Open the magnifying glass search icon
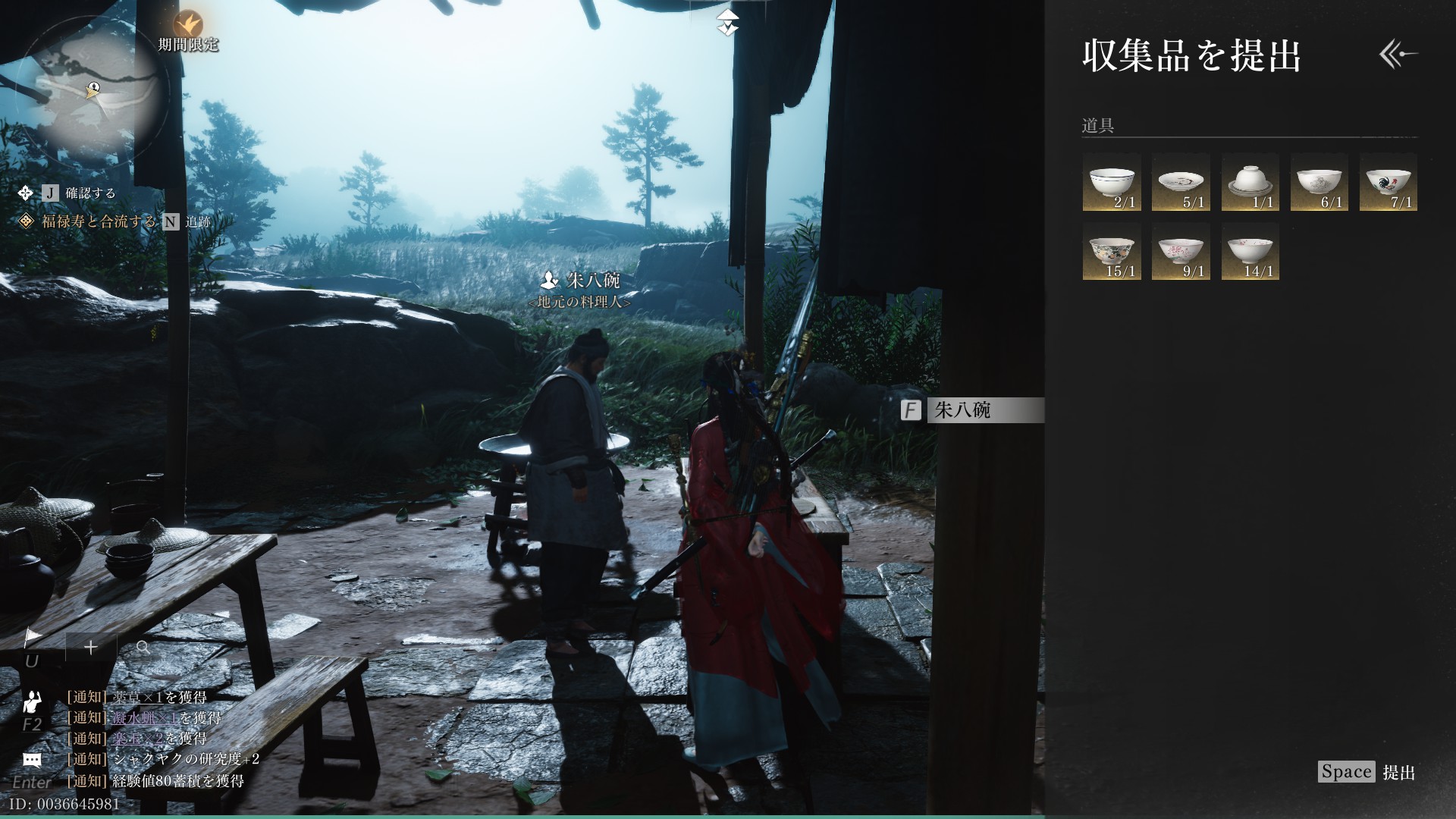The height and width of the screenshot is (819, 1456). [143, 647]
